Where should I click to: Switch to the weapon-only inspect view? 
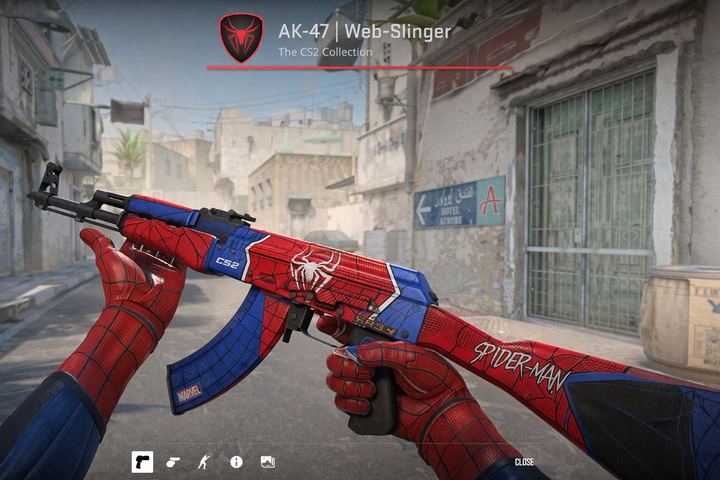(173, 462)
